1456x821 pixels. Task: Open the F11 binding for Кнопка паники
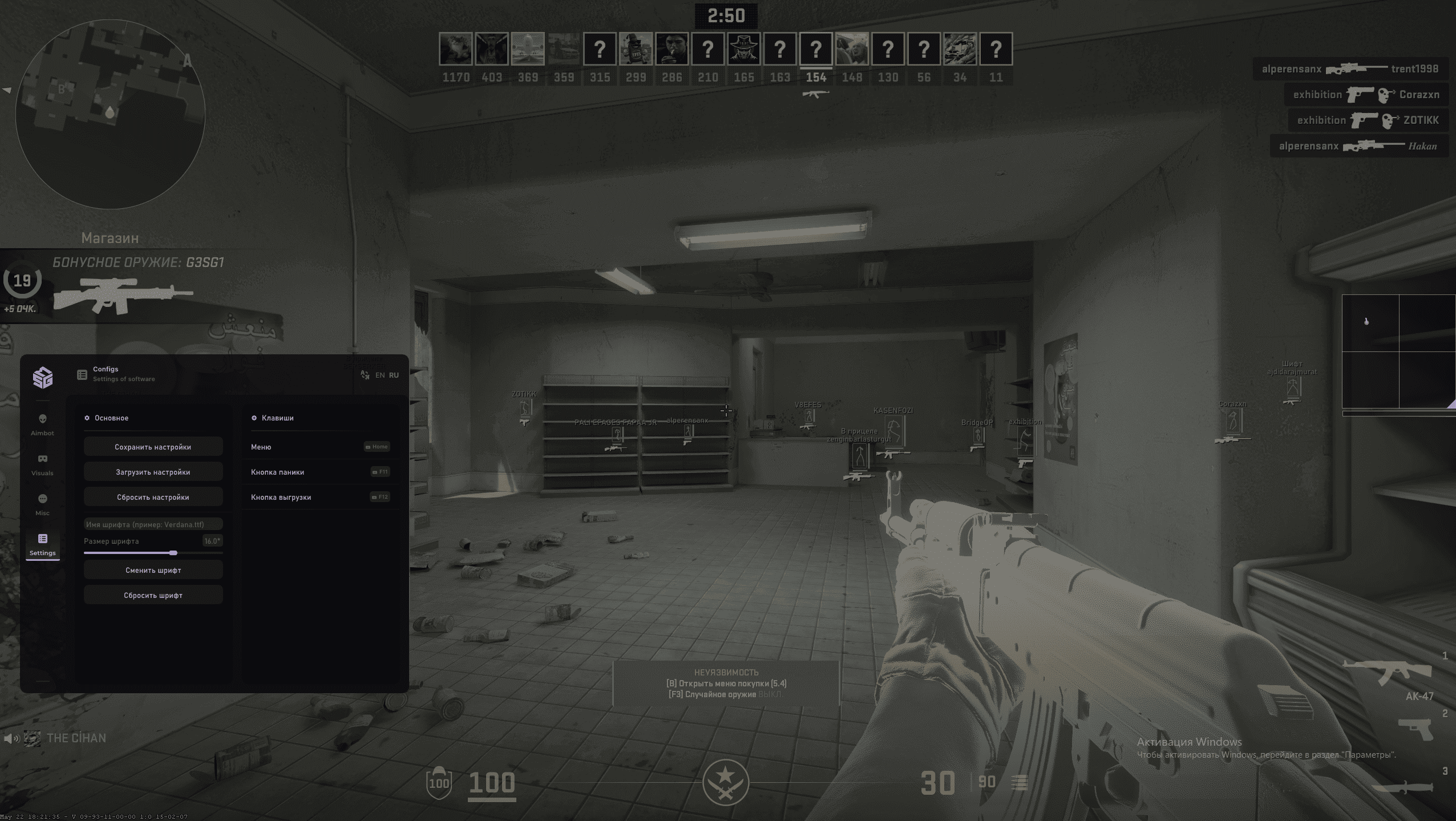[380, 472]
